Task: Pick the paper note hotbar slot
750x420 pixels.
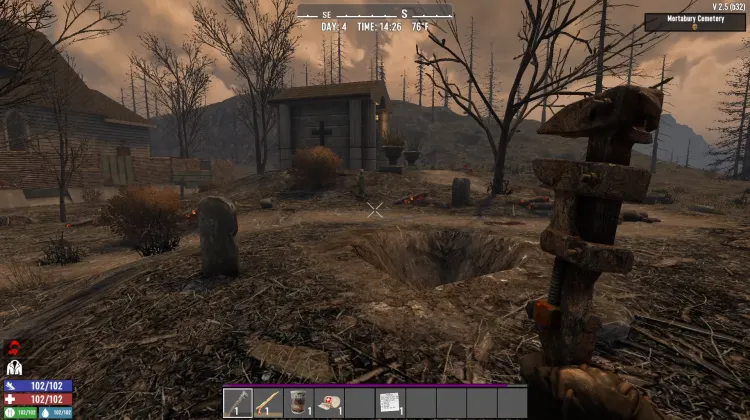Action: (x=389, y=402)
